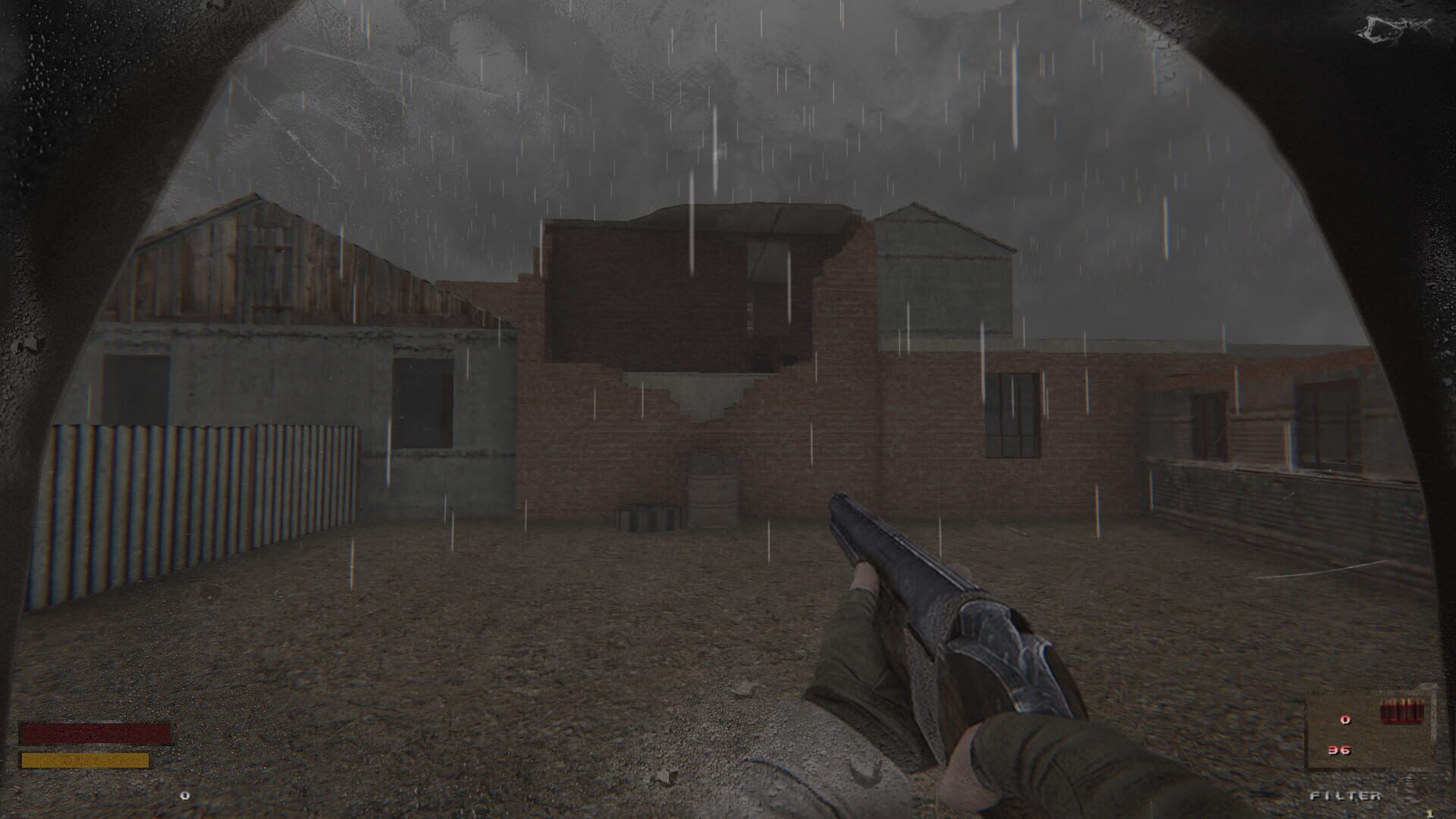
Task: Select the money counter showing 0
Action: tap(184, 796)
